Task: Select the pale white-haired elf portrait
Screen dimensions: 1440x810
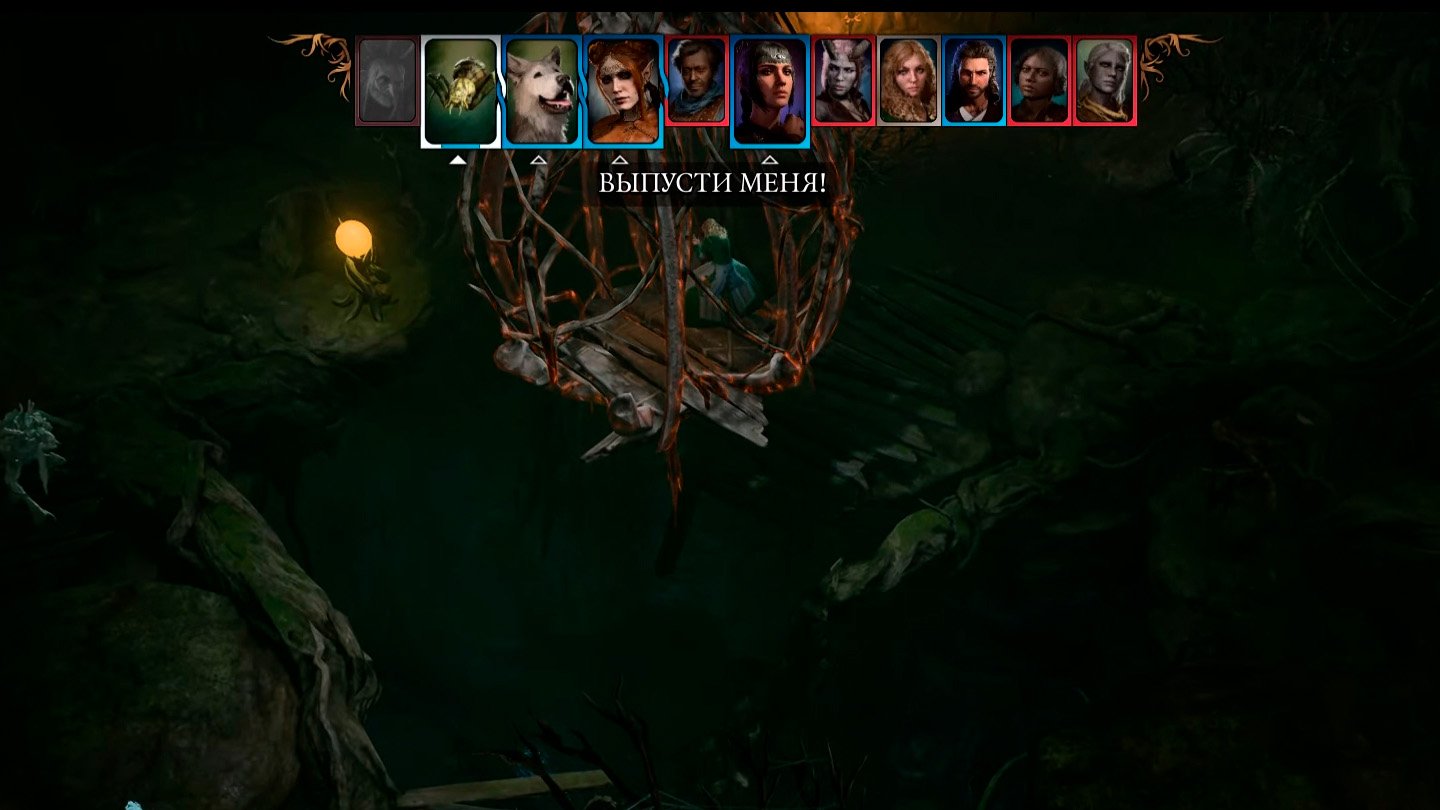Action: point(1104,81)
